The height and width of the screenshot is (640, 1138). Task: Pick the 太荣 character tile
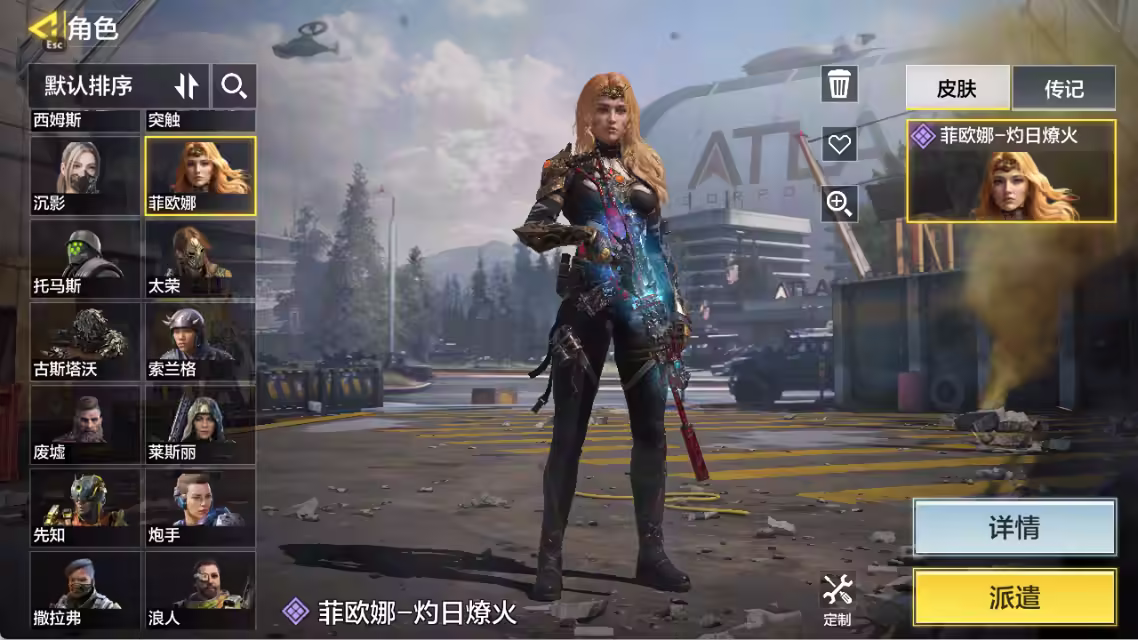[200, 258]
